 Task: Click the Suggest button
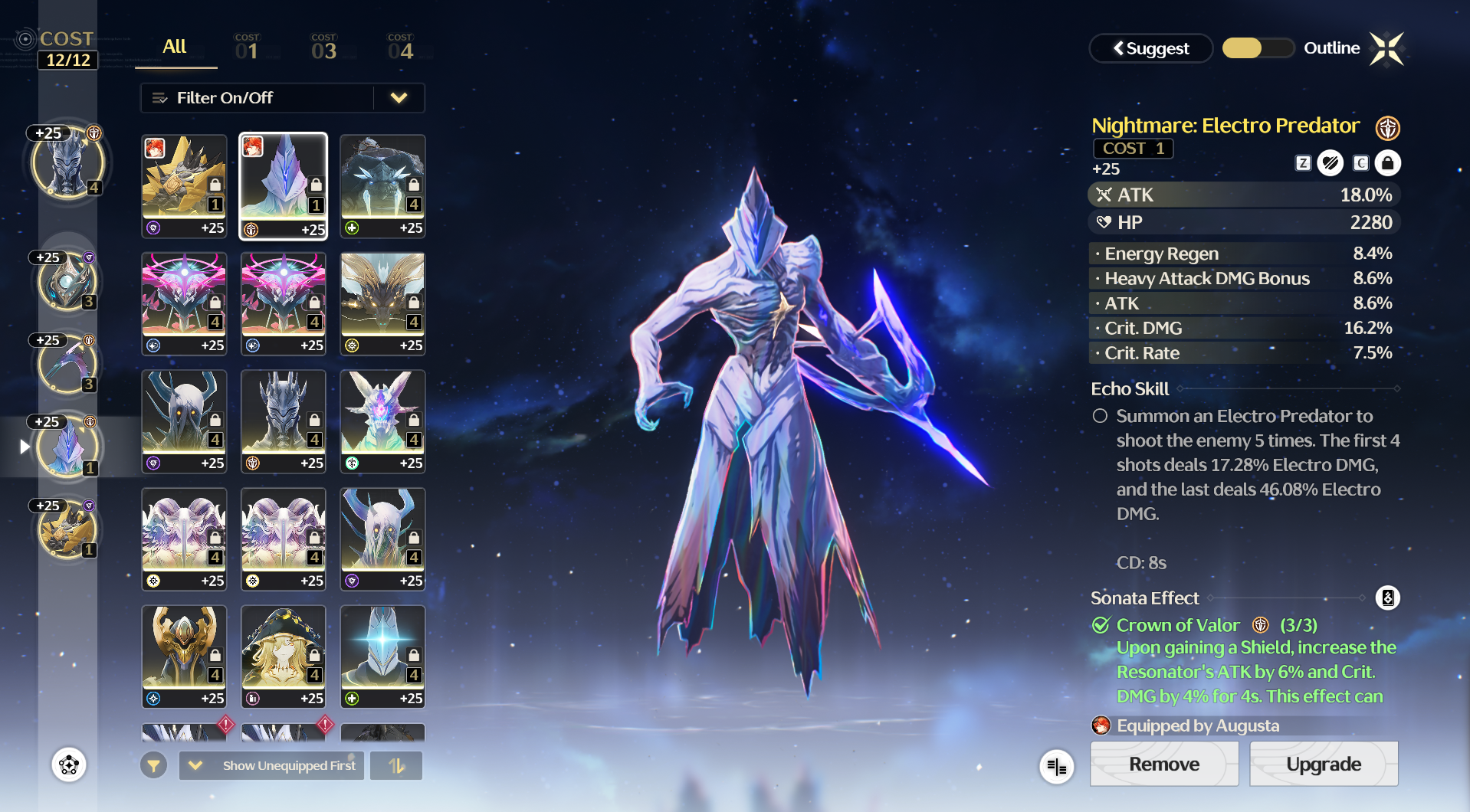(x=1150, y=48)
